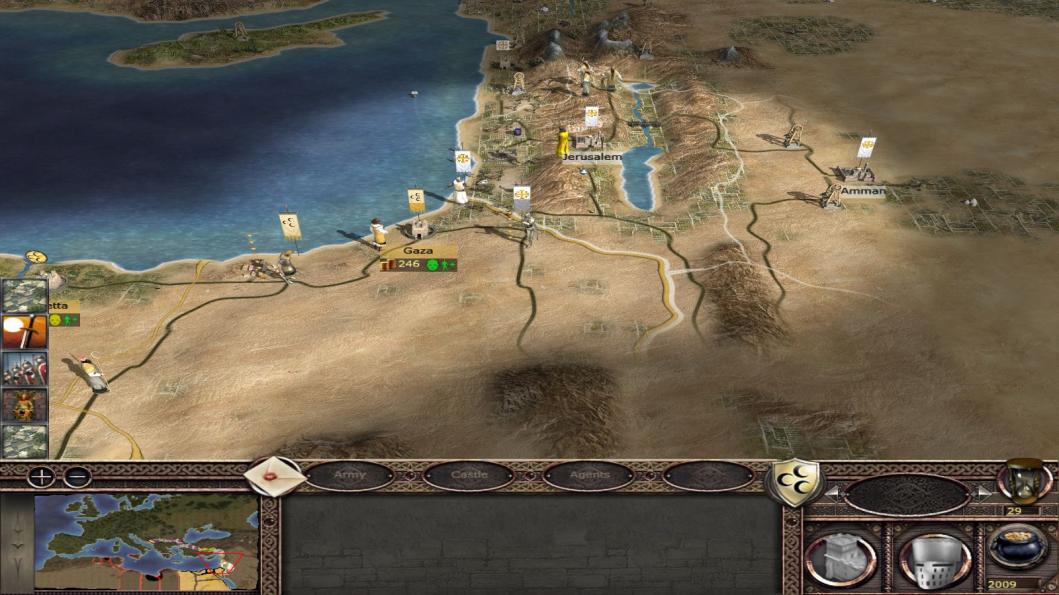Open the recruitment knight helmet button
Viewport: 1059px width, 595px height.
pos(934,558)
